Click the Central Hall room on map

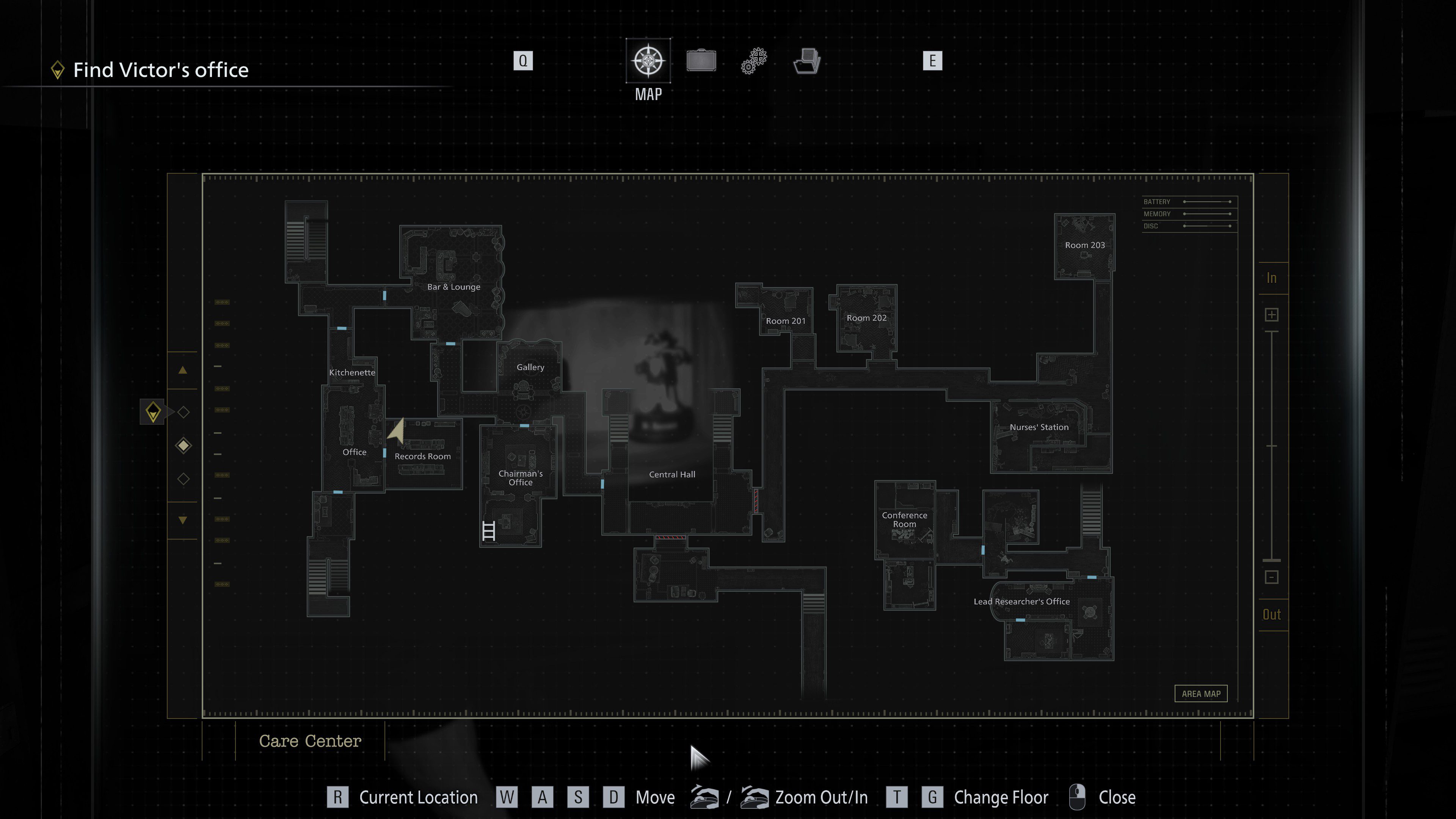pyautogui.click(x=672, y=475)
